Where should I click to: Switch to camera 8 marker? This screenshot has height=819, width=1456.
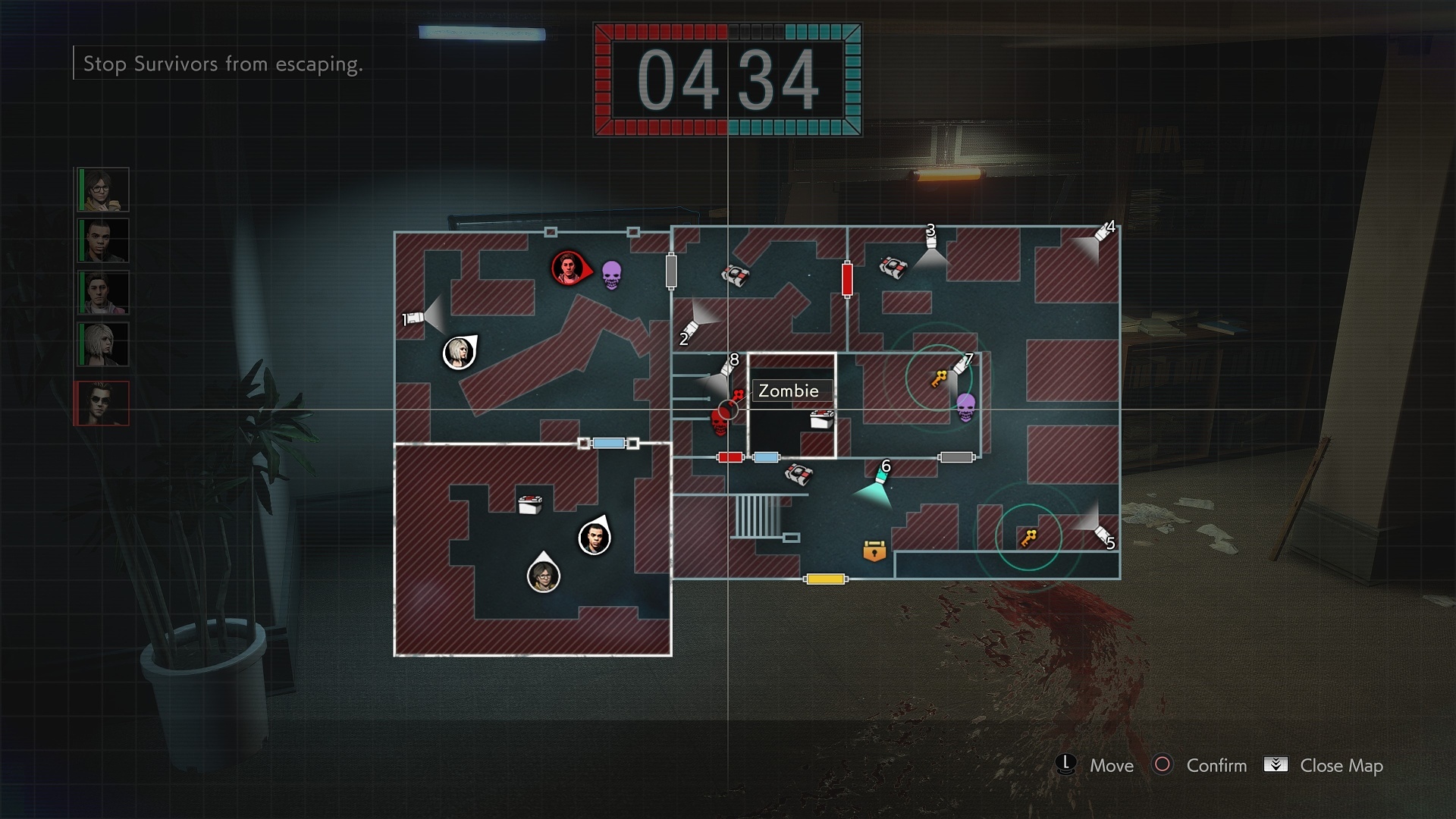[x=727, y=368]
